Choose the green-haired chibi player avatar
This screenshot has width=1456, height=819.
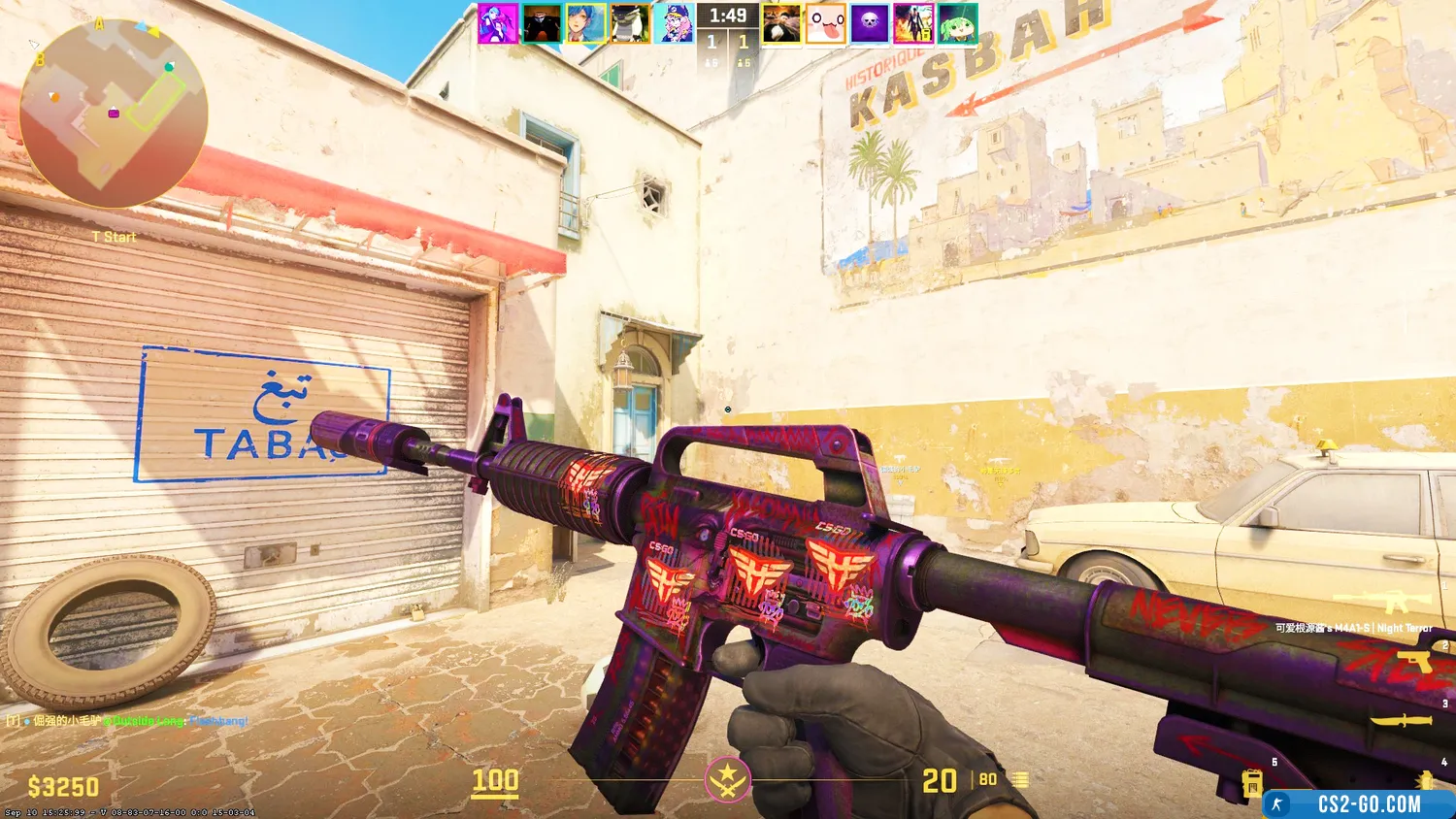[957, 23]
